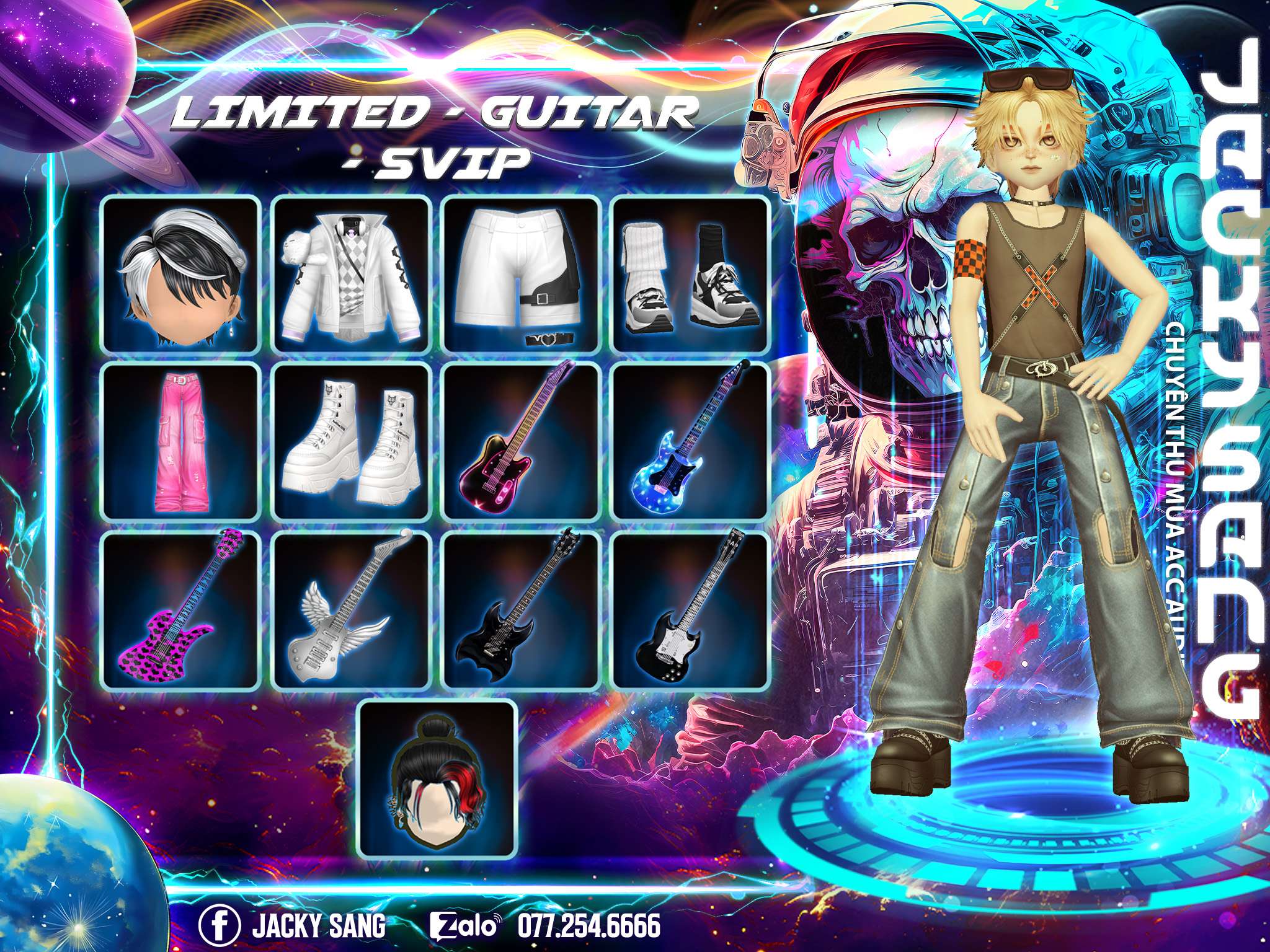Pick the all-black pointed guitar
1270x952 pixels.
pos(522,610)
